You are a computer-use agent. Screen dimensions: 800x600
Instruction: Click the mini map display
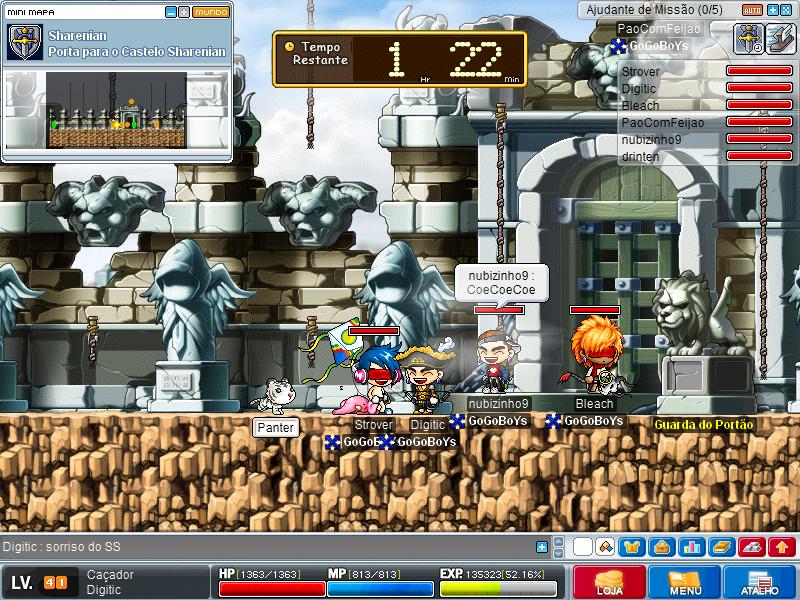point(116,110)
